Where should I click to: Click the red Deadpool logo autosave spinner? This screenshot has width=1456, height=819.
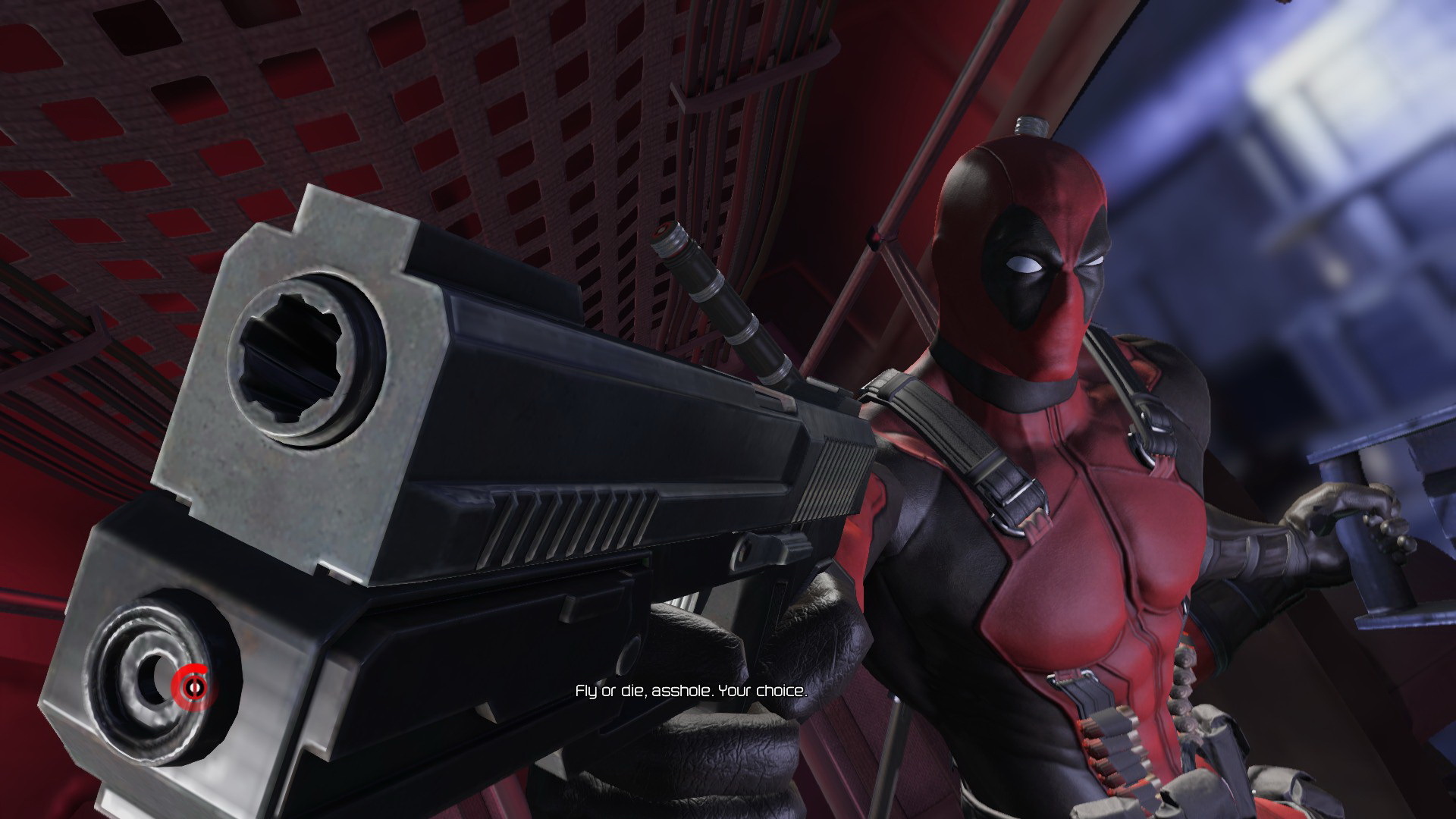click(190, 686)
